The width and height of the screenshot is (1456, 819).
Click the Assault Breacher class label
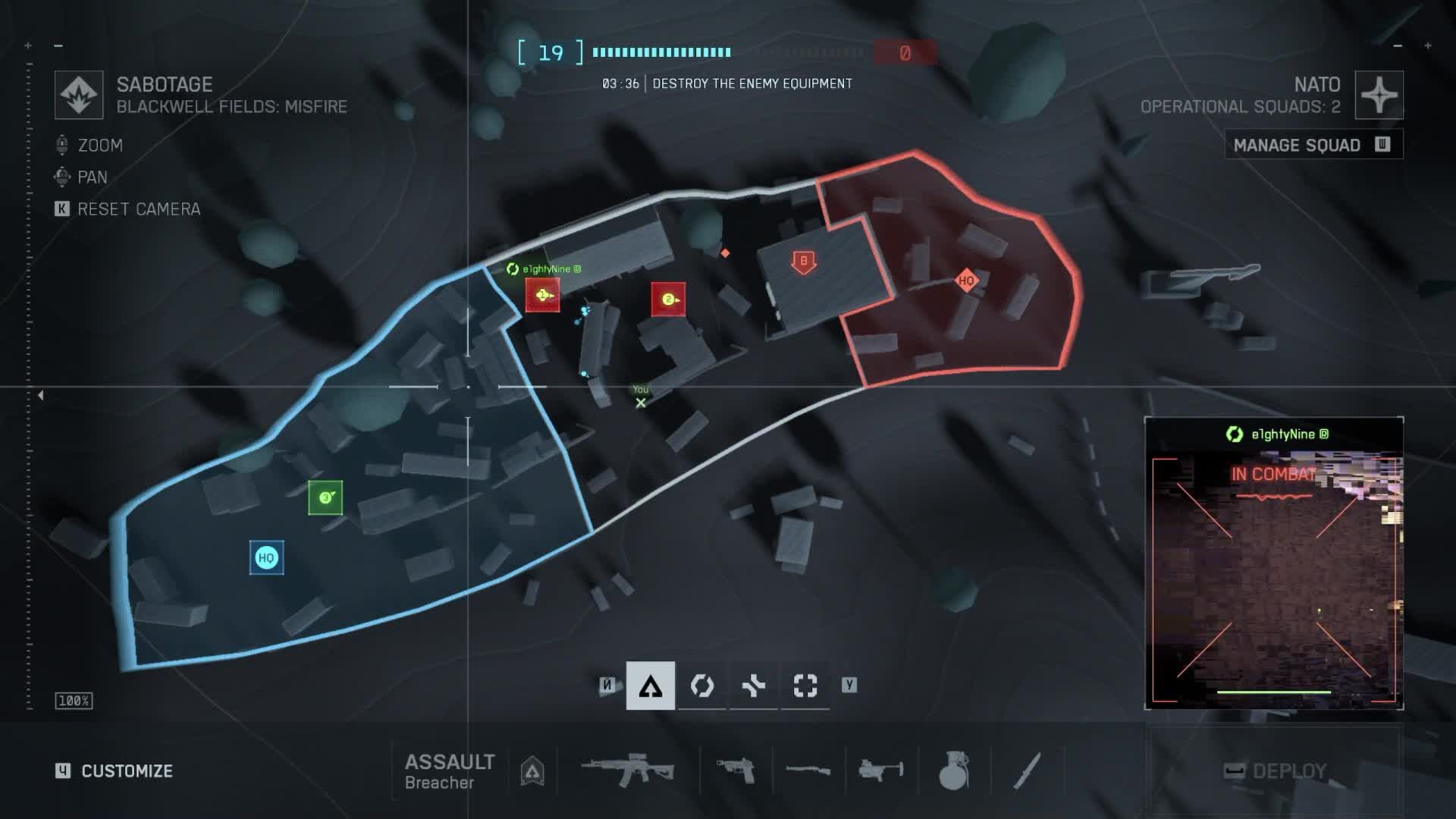pos(449,770)
